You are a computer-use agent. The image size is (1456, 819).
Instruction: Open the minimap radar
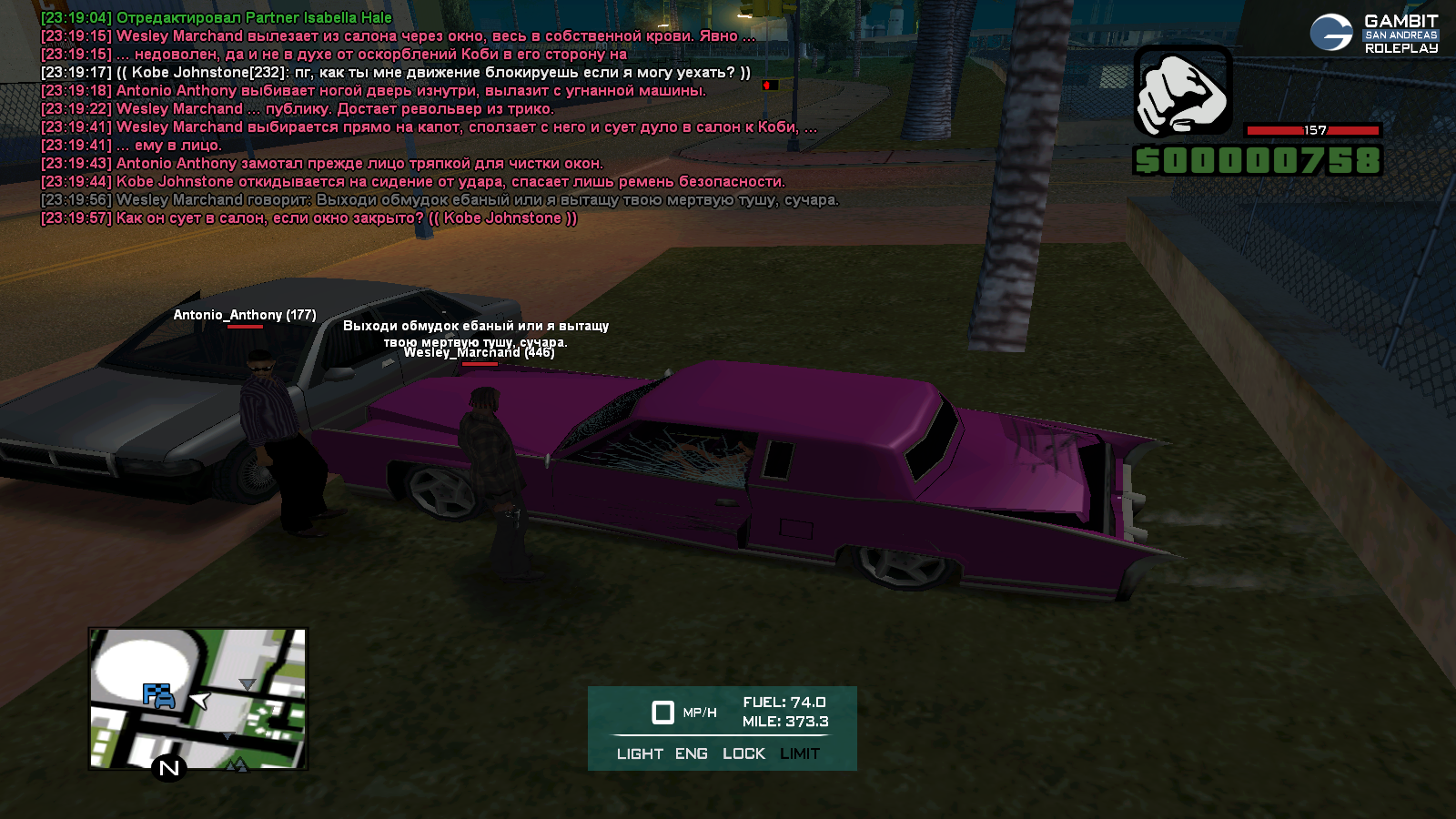197,698
